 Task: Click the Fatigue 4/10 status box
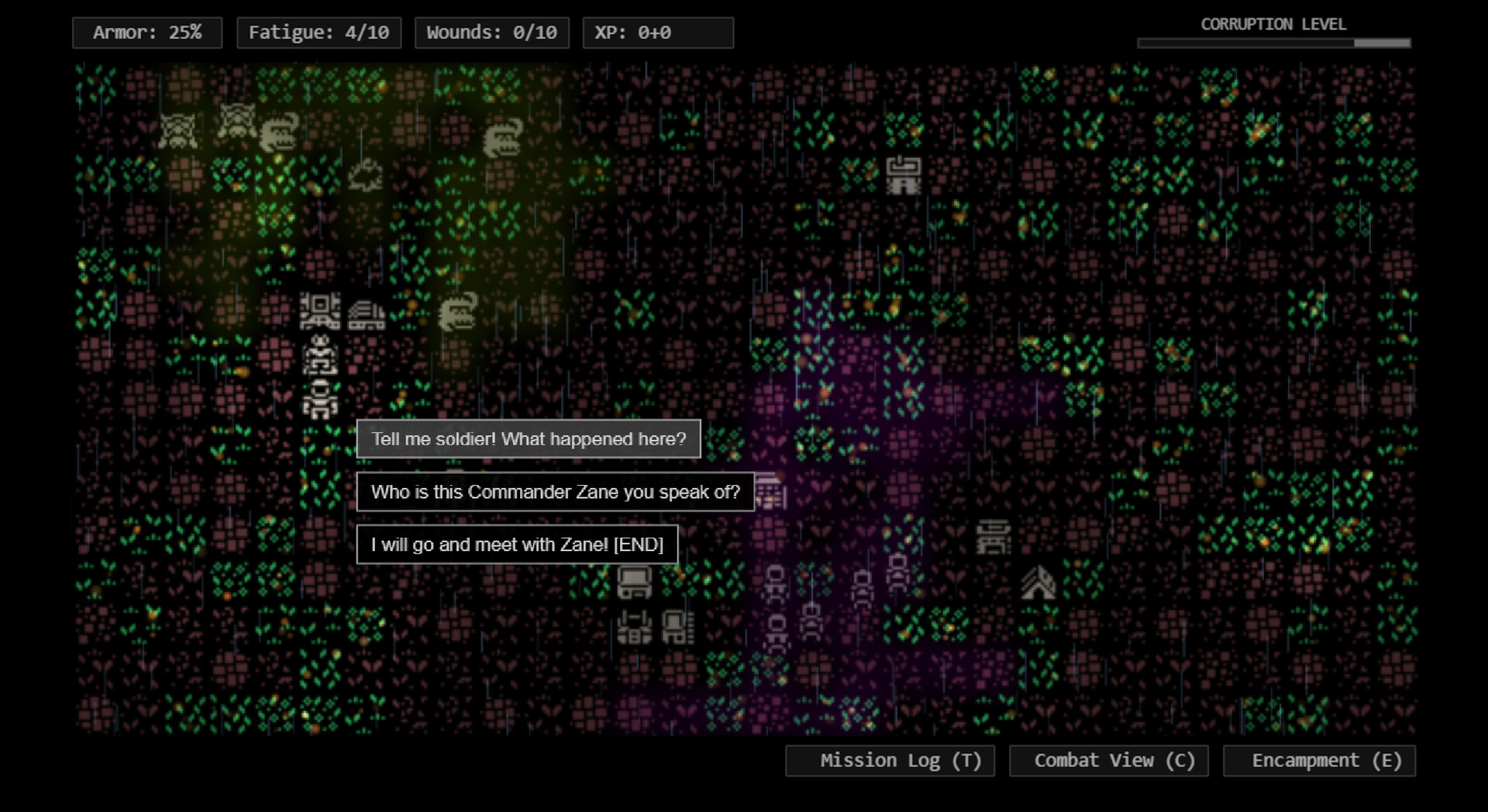click(320, 33)
